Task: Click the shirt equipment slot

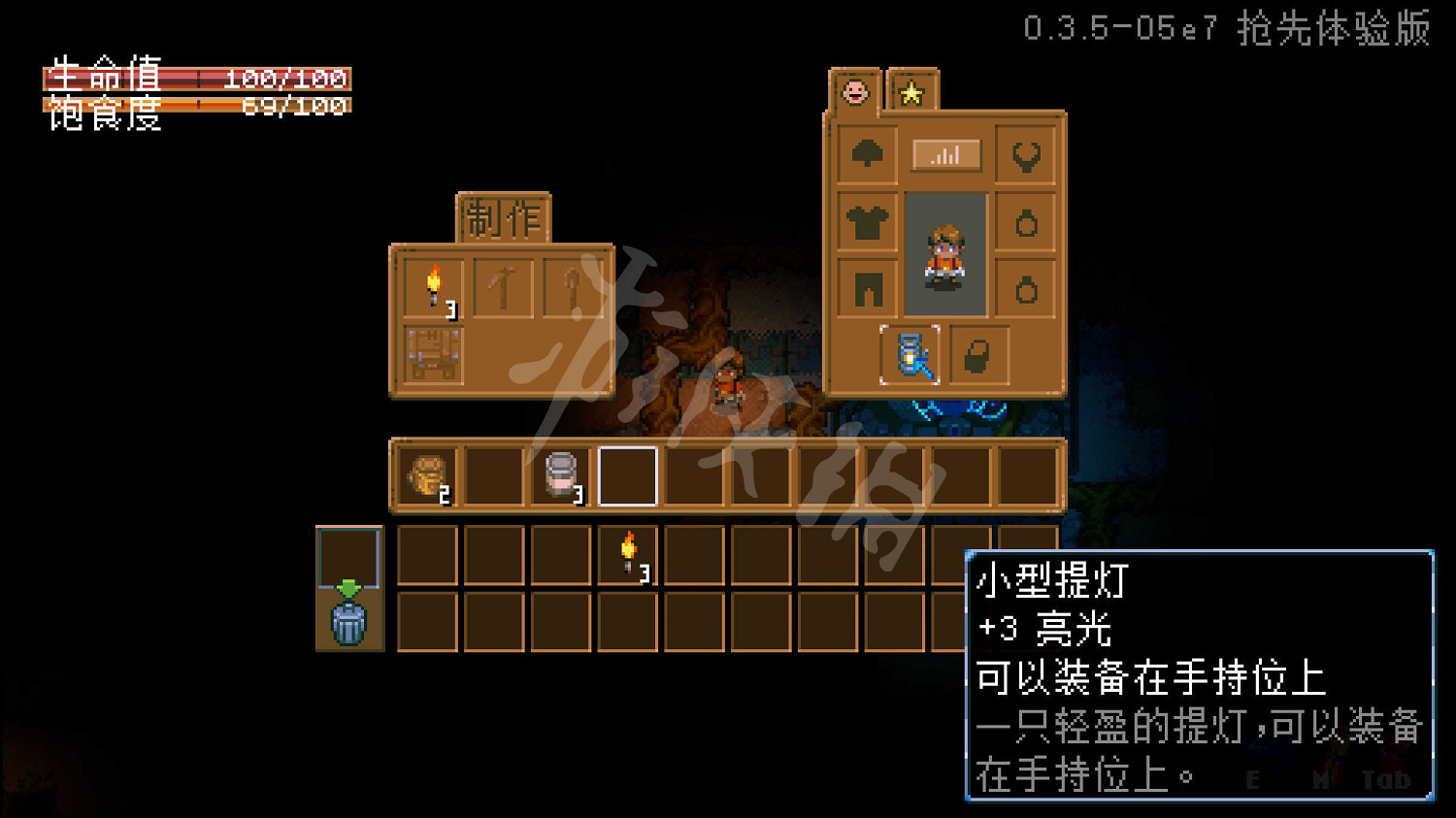Action: 867,221
